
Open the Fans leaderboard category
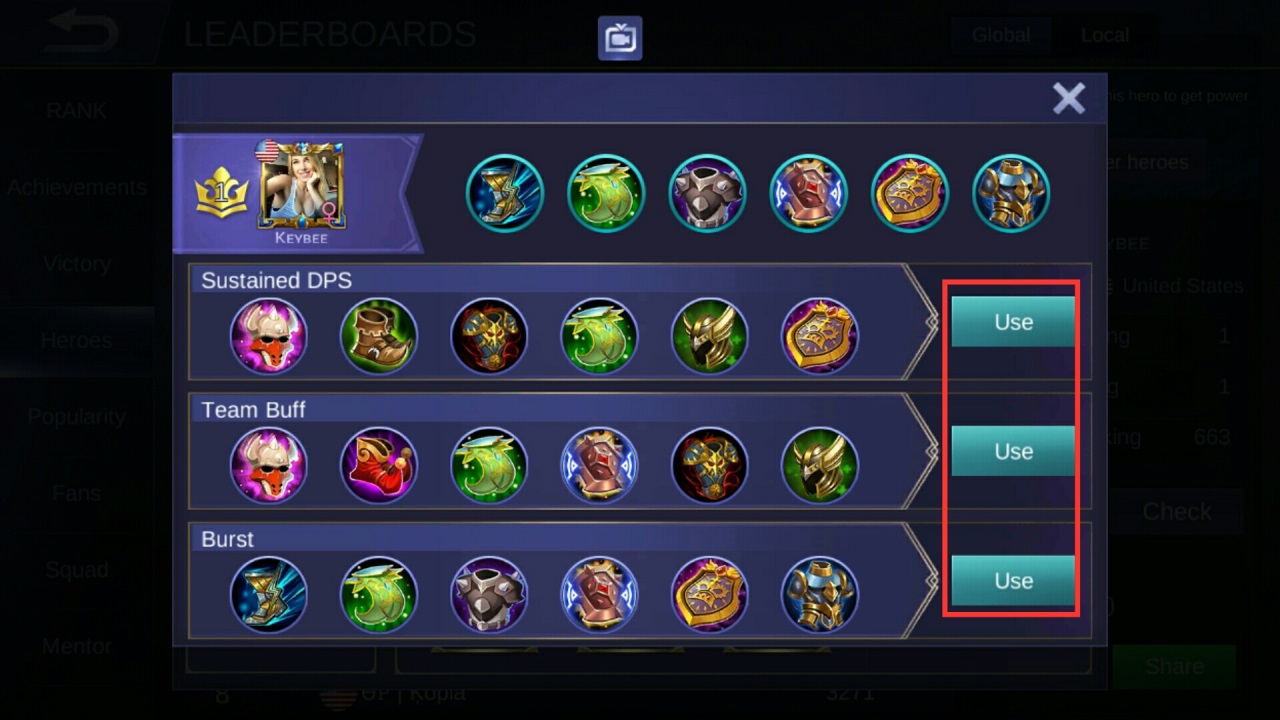(x=77, y=493)
